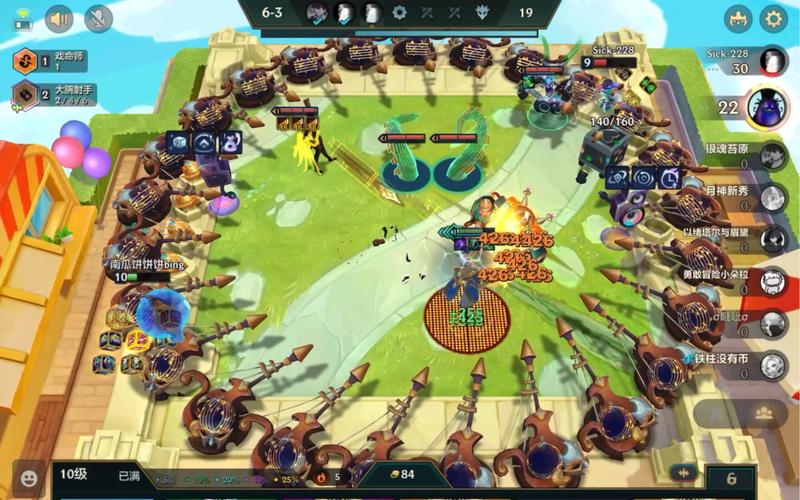
Task: Toggle the speaker sound button
Action: (x=60, y=18)
